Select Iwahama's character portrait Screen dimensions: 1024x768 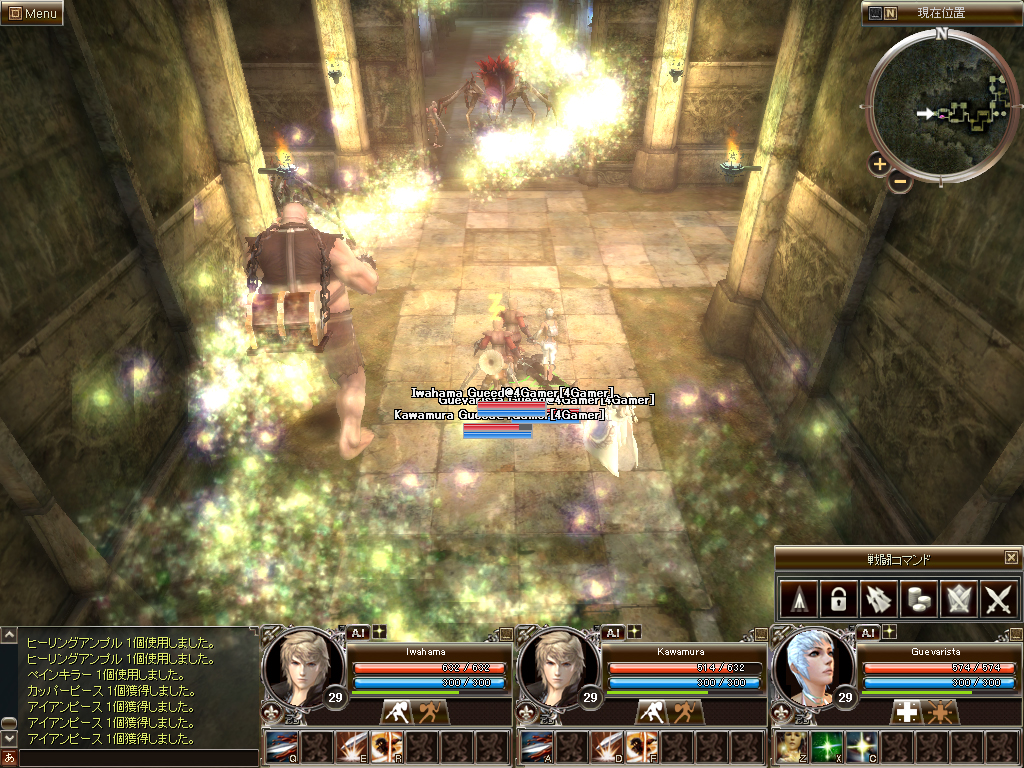[298, 664]
